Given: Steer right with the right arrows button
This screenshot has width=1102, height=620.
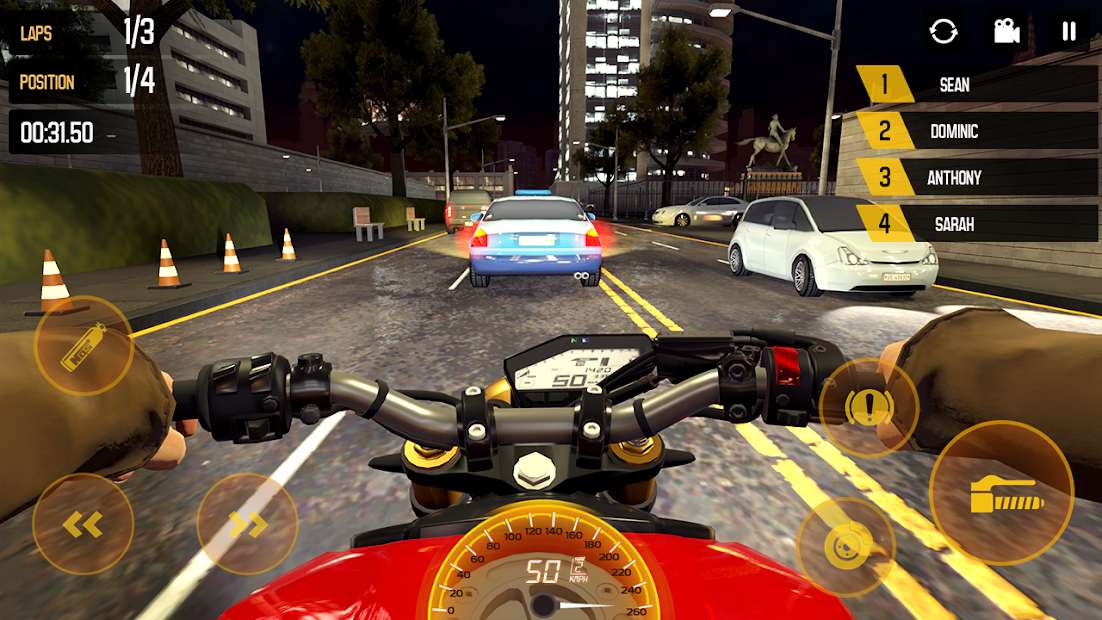Looking at the screenshot, I should click(247, 523).
